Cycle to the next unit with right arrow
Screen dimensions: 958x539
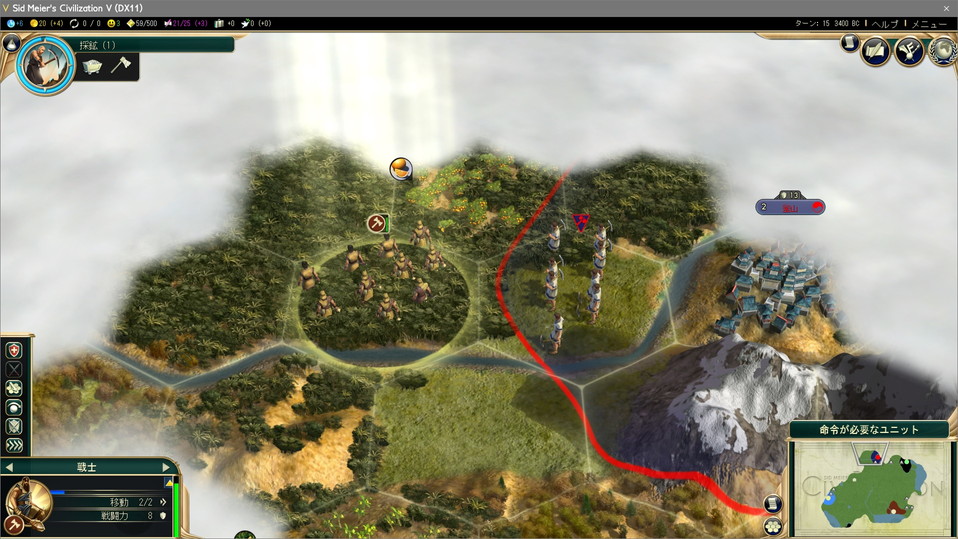pos(166,467)
